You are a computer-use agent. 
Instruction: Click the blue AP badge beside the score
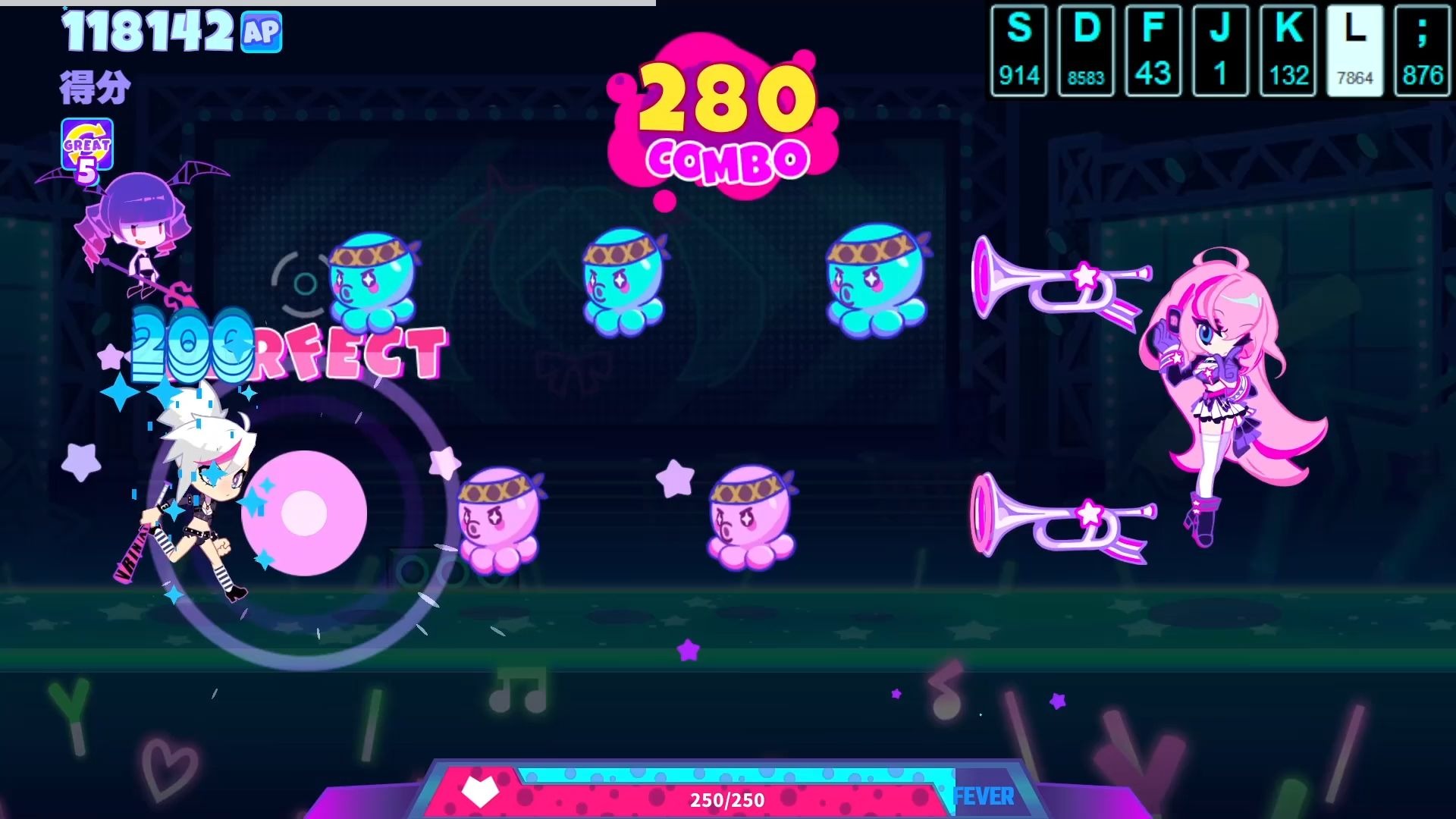261,32
